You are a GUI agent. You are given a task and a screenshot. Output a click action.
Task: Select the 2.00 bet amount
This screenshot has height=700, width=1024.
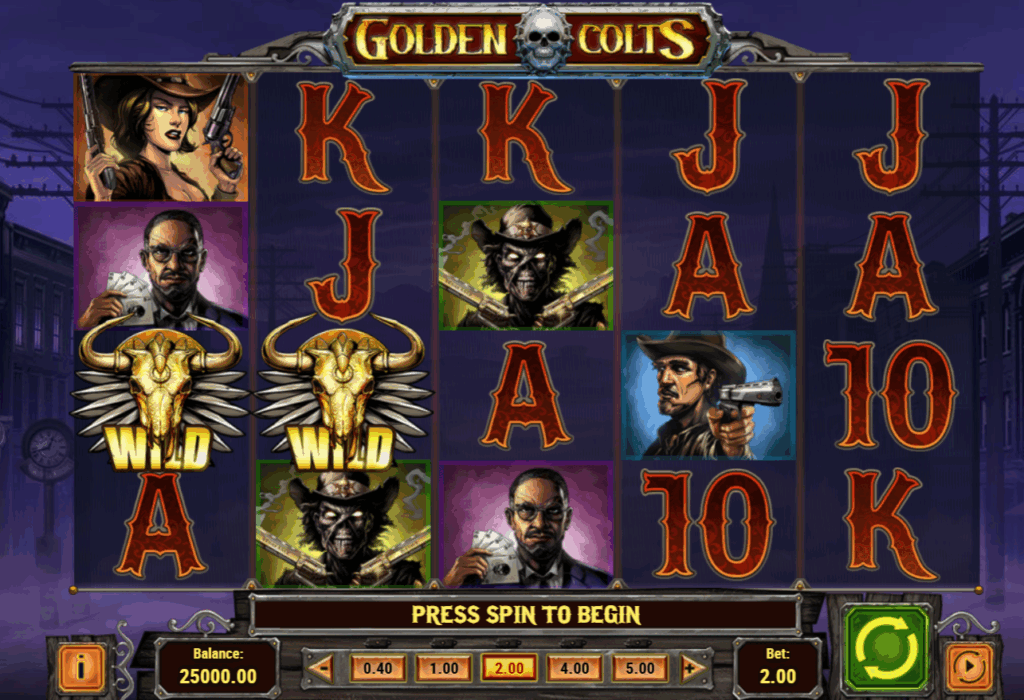508,667
